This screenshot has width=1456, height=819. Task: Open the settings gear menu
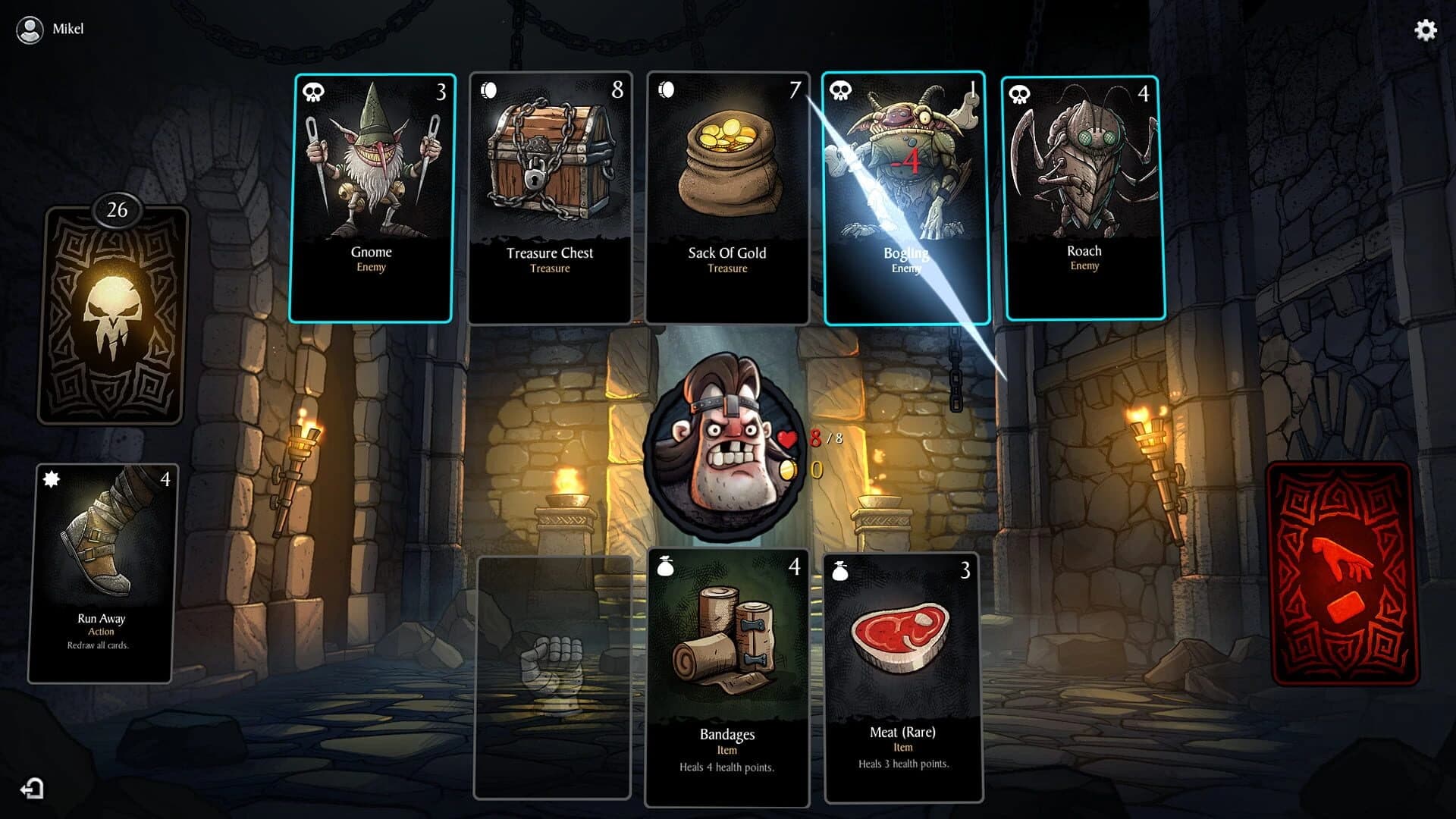[x=1425, y=30]
